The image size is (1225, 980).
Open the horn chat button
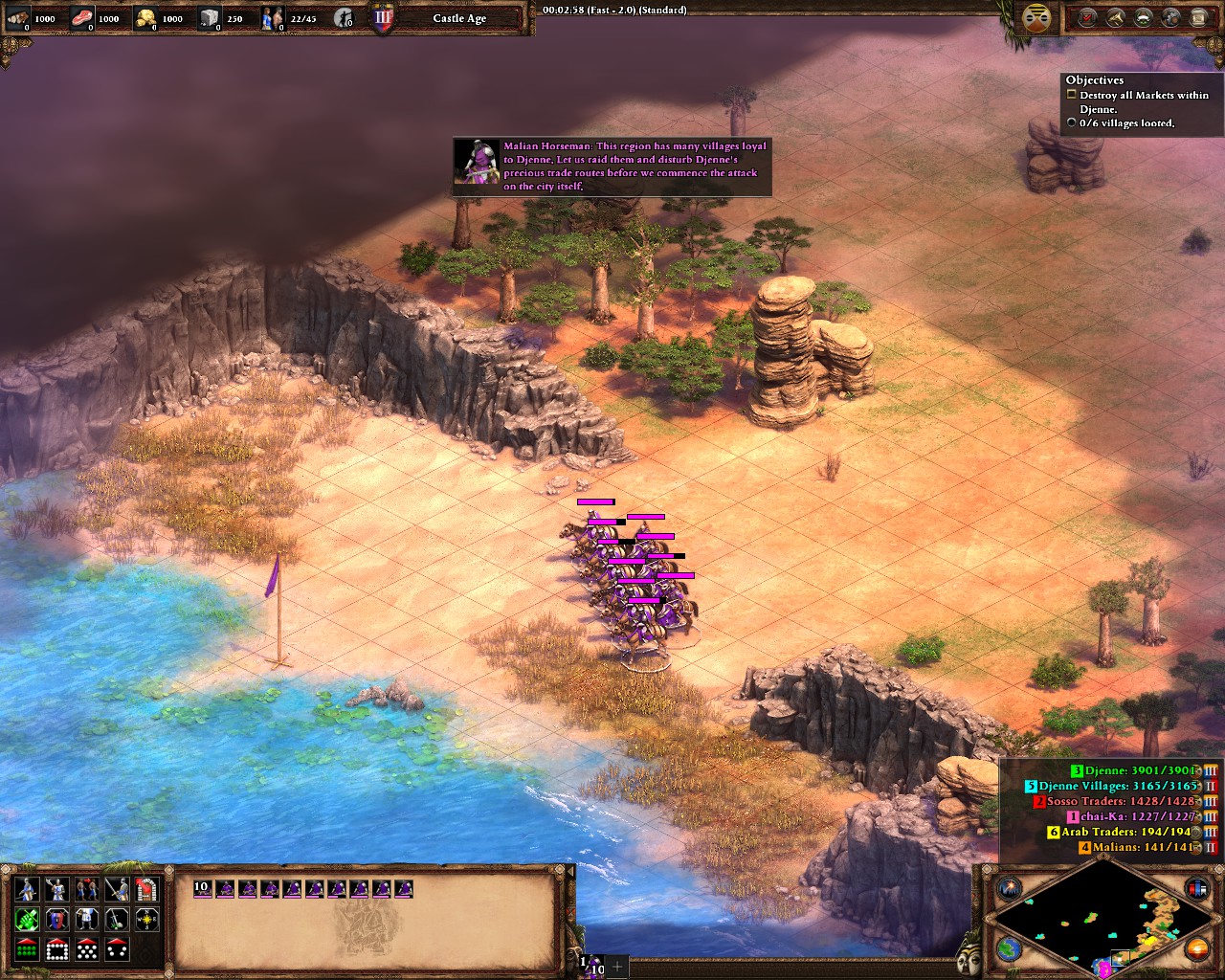(x=1116, y=17)
